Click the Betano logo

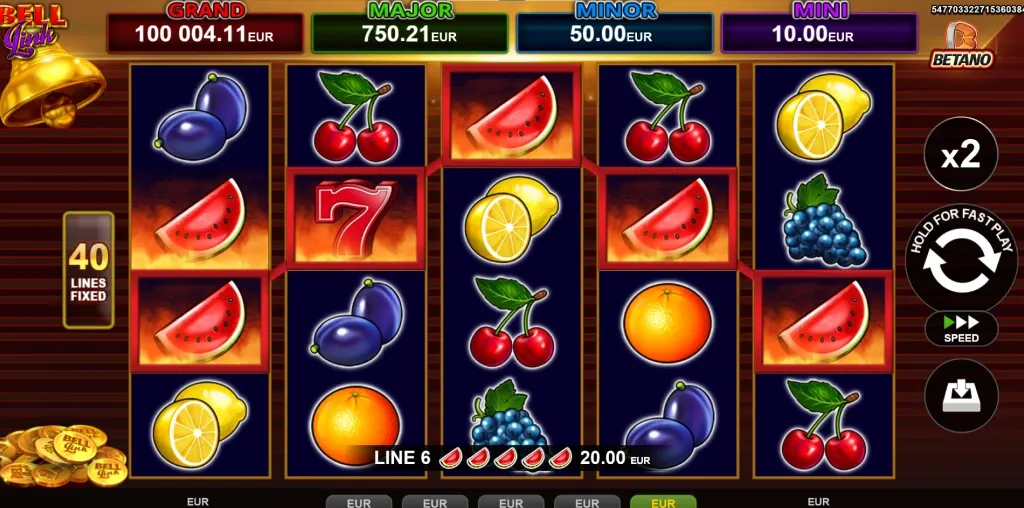(x=962, y=46)
